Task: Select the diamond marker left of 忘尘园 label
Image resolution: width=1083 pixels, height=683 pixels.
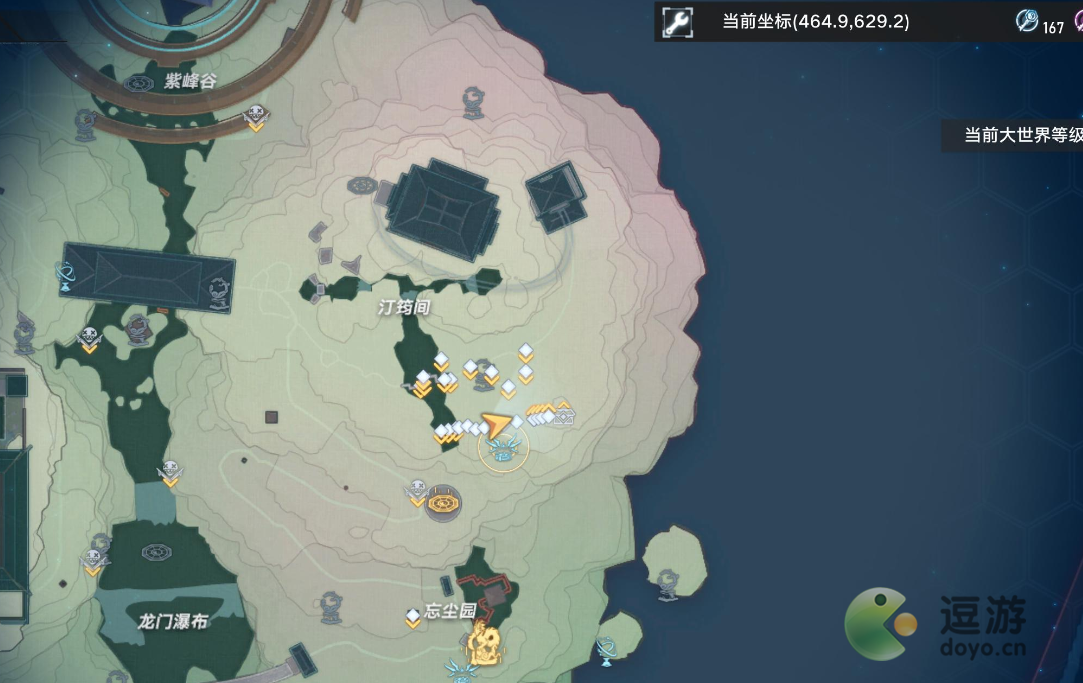Action: [413, 617]
